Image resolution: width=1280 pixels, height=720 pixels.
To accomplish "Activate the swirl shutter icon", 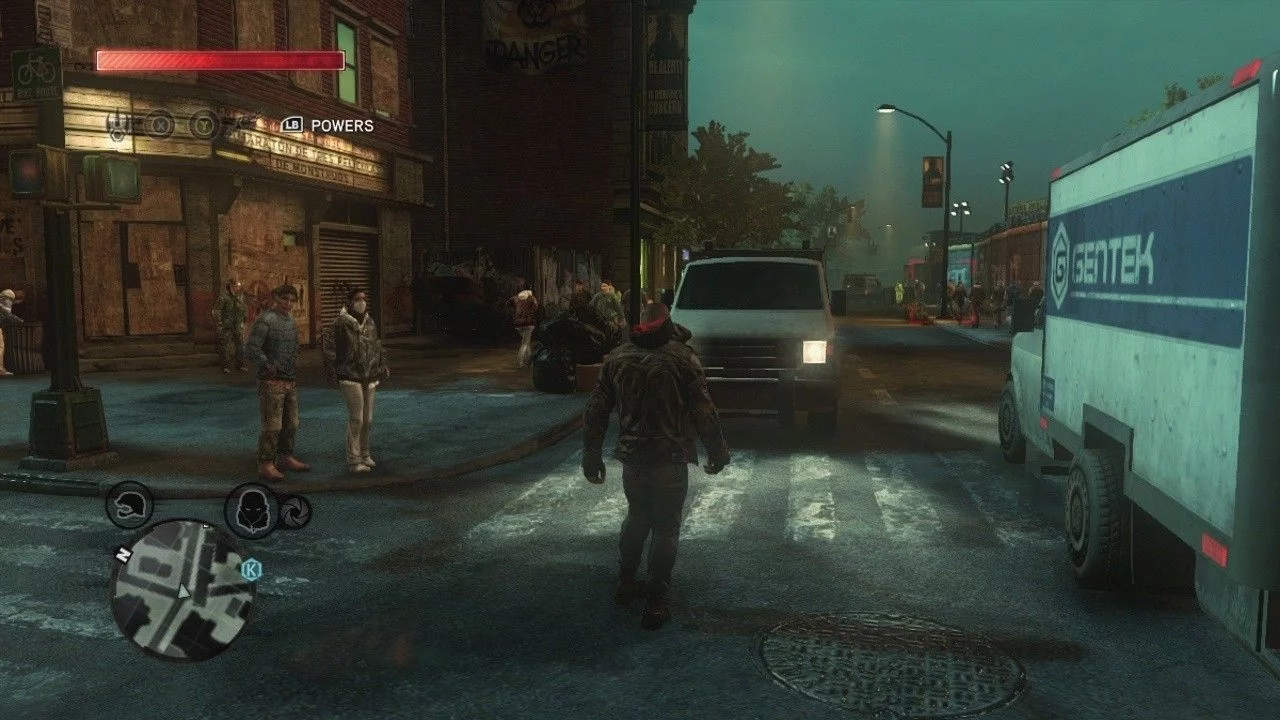I will [295, 511].
